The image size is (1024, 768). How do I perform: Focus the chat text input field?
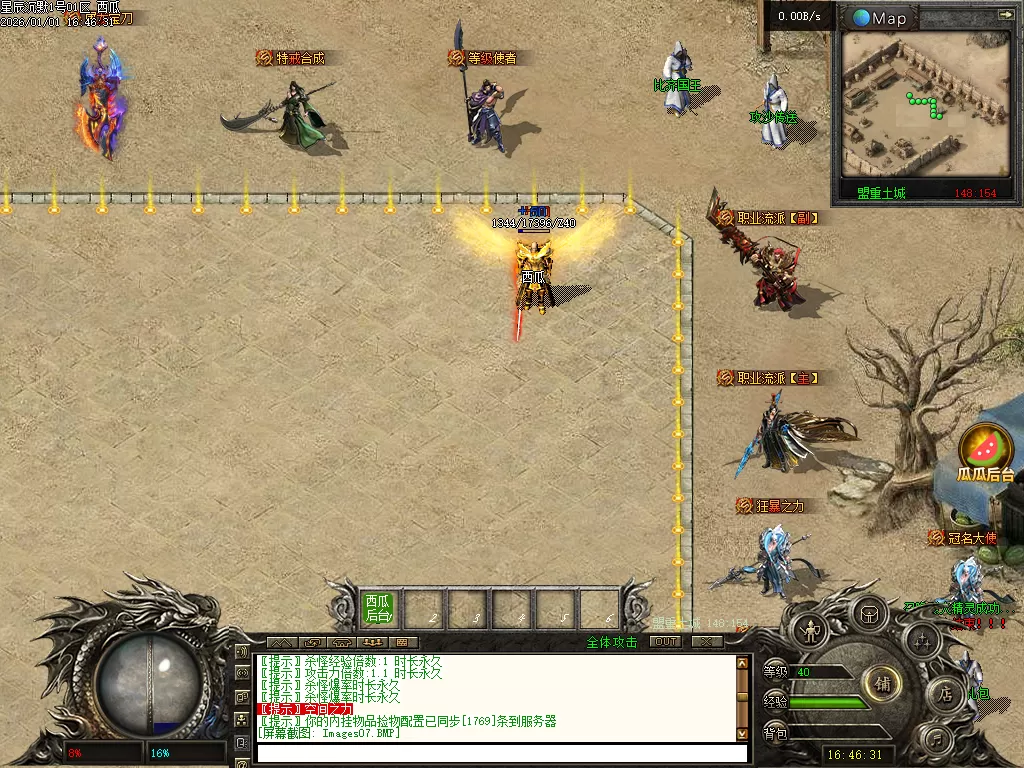coord(500,753)
